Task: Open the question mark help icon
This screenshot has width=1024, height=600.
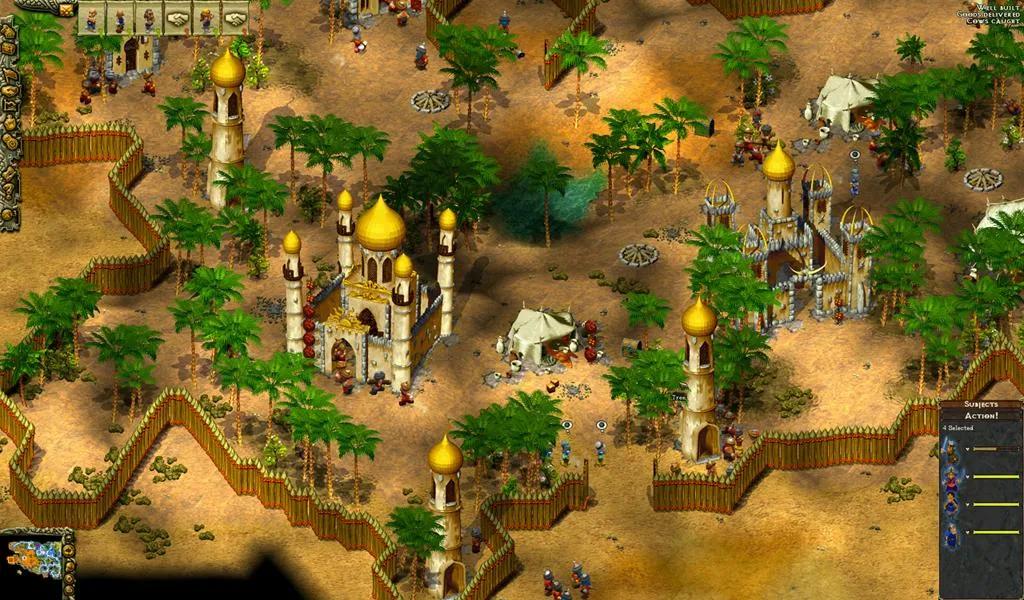Action: [9, 186]
